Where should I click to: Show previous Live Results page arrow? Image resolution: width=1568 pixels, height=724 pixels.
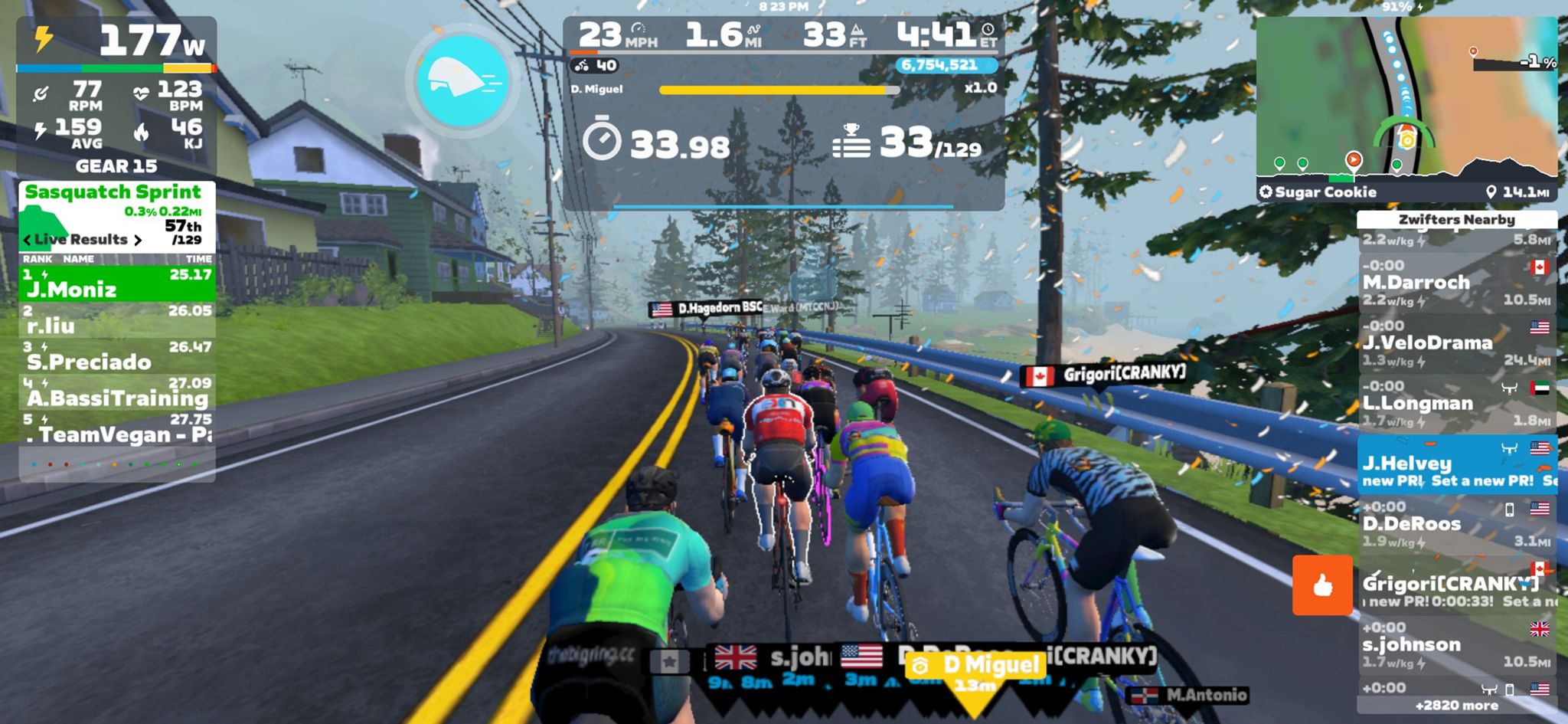point(28,240)
